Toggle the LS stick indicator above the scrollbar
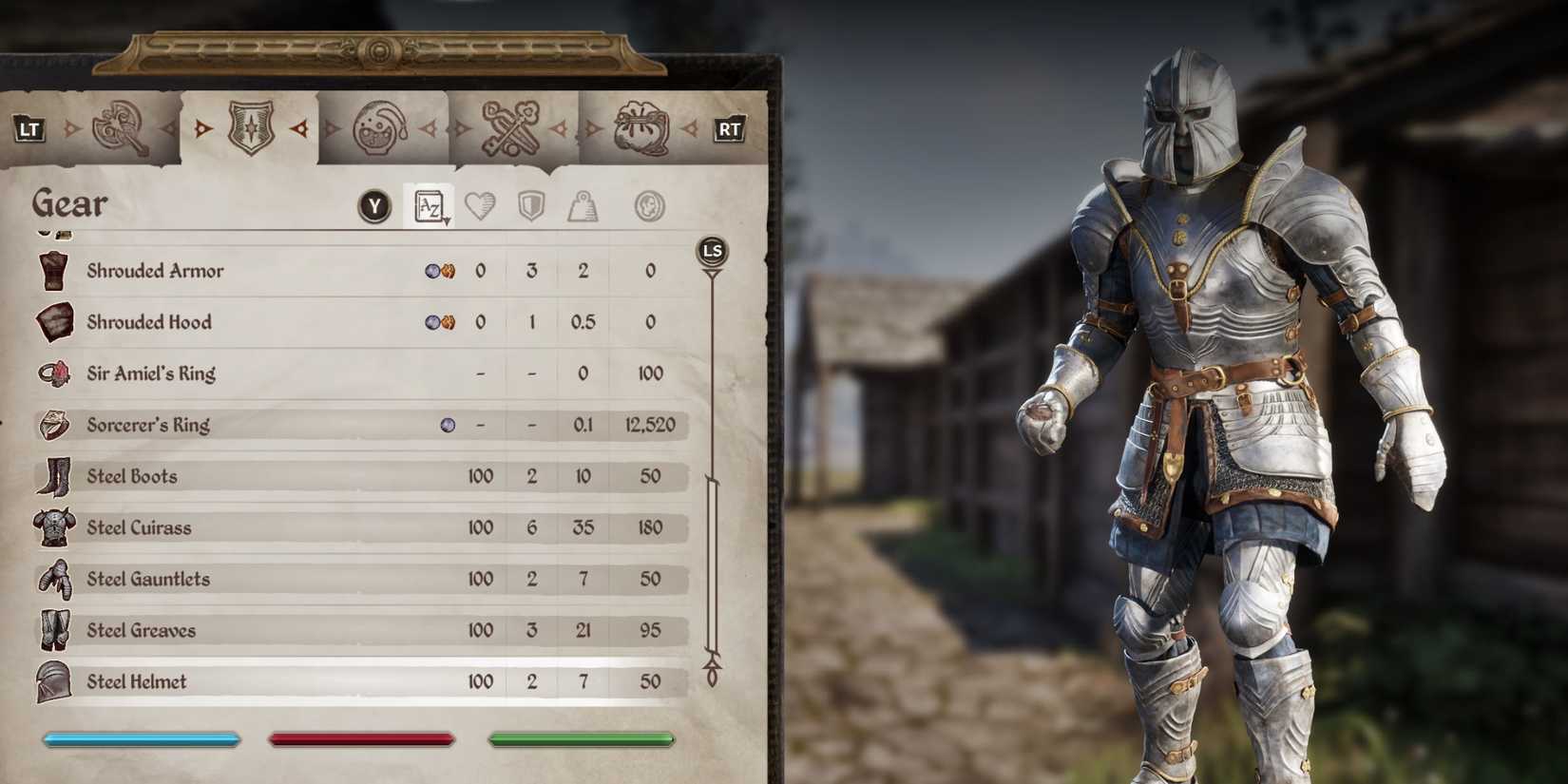 [x=713, y=250]
